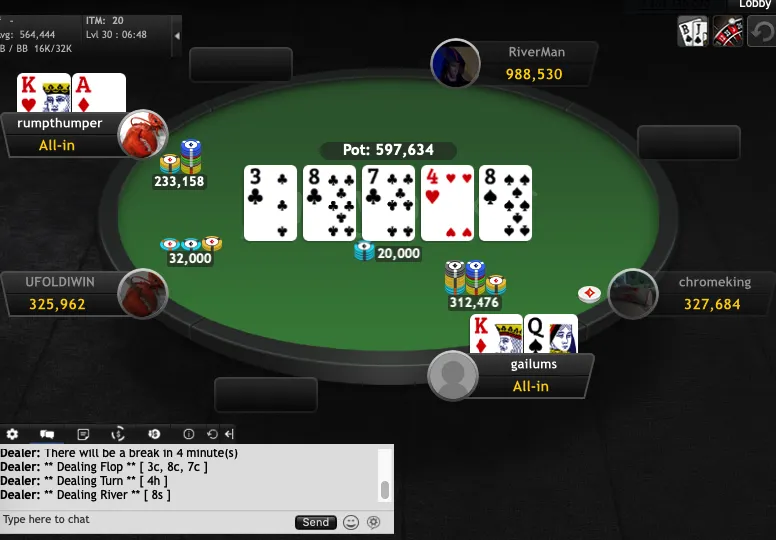Show the info circle tab
The image size is (776, 540).
(x=189, y=434)
